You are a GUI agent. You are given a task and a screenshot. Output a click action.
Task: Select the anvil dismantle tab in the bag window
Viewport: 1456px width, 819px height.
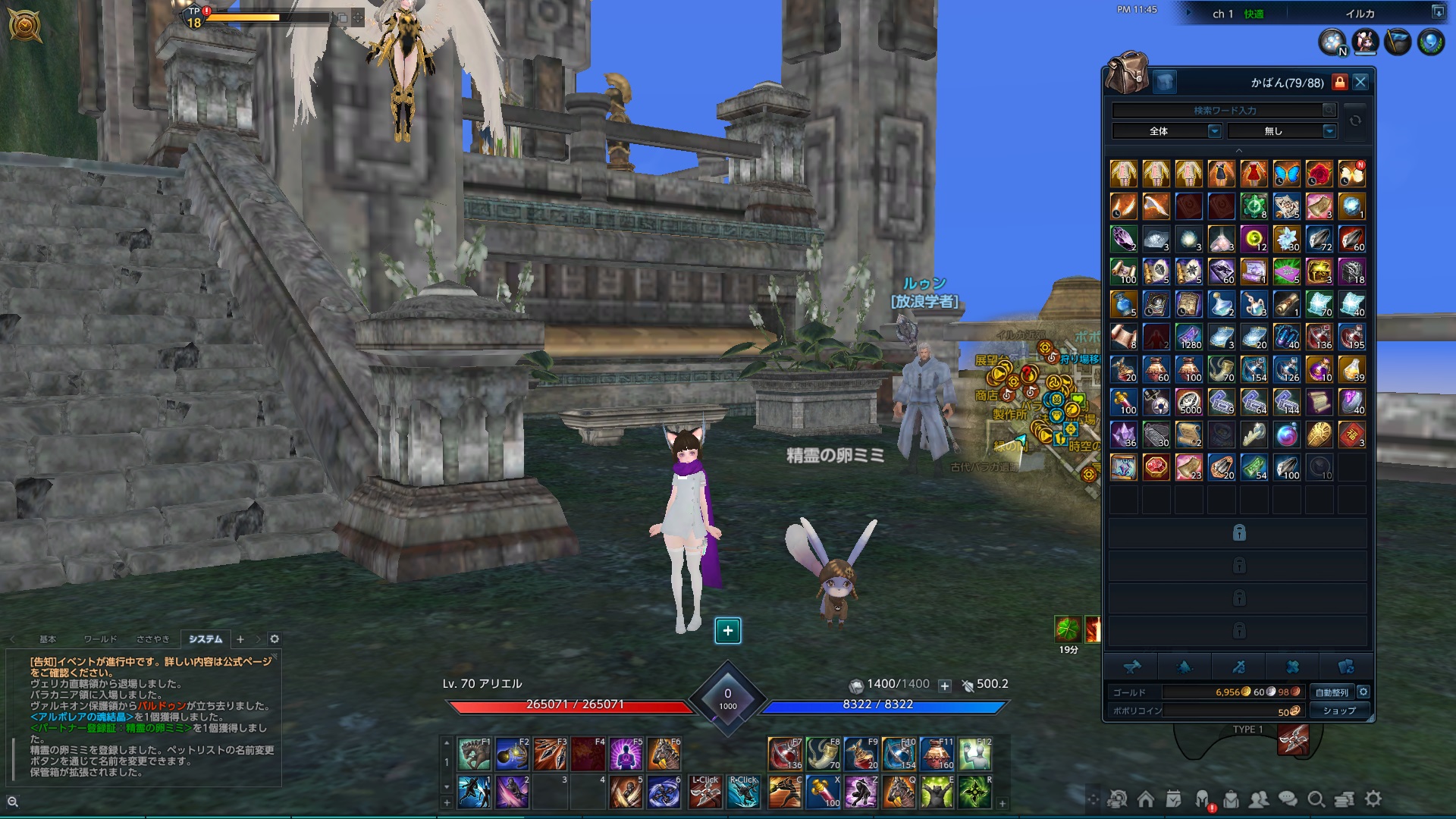tap(1132, 668)
